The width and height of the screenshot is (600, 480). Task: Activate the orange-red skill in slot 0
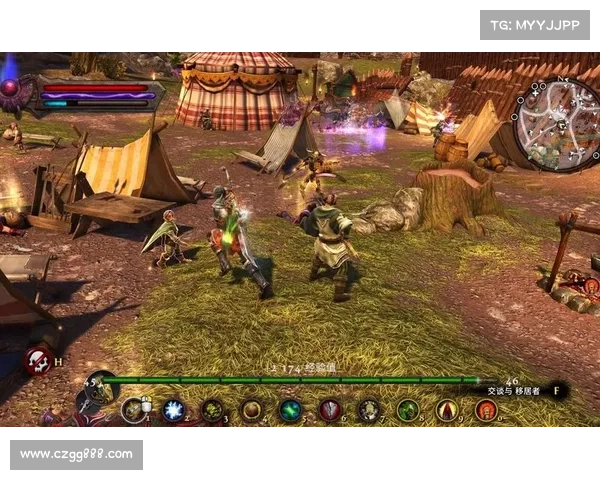point(486,410)
